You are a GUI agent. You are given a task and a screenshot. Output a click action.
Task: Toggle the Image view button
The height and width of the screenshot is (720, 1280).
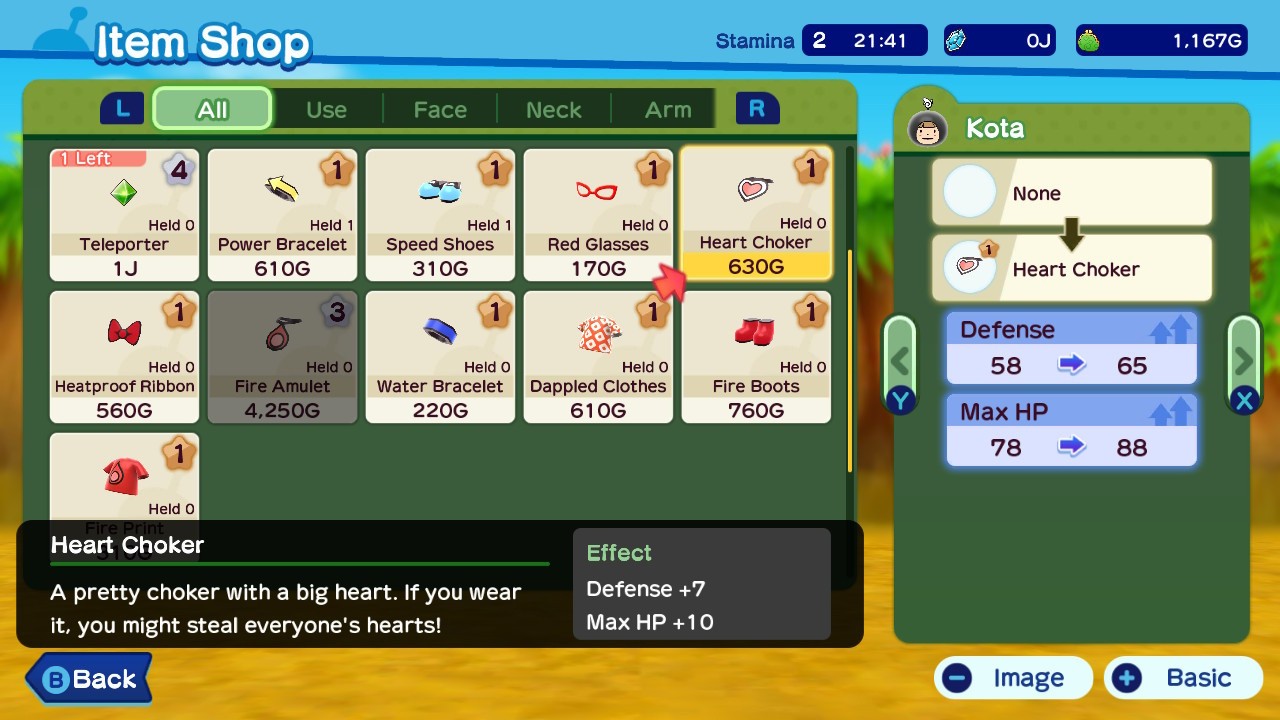[x=1013, y=678]
